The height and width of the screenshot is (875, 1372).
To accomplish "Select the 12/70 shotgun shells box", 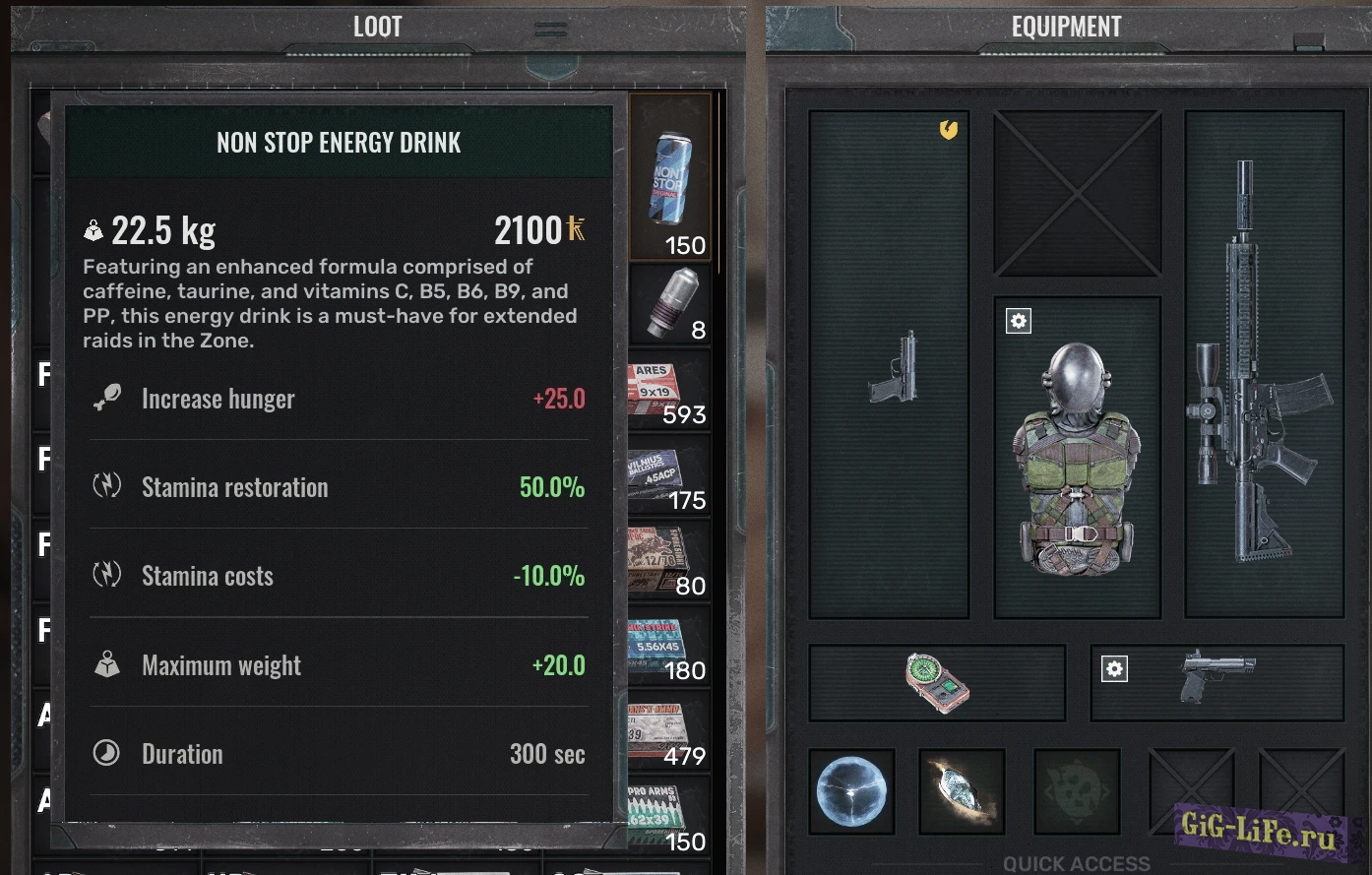I will coord(669,561).
